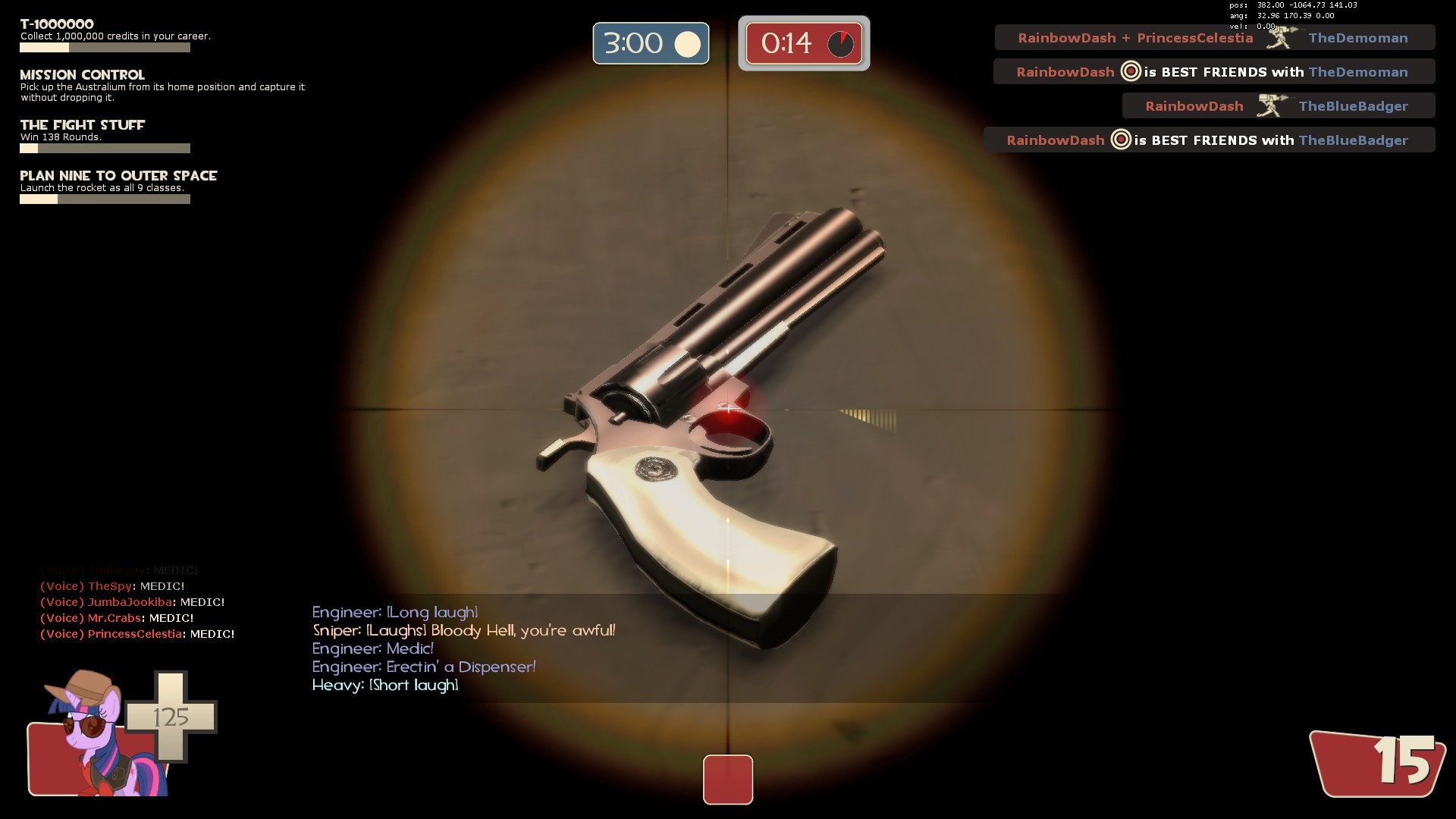Select the white clock icon in the blue 3:00 timer

click(687, 43)
